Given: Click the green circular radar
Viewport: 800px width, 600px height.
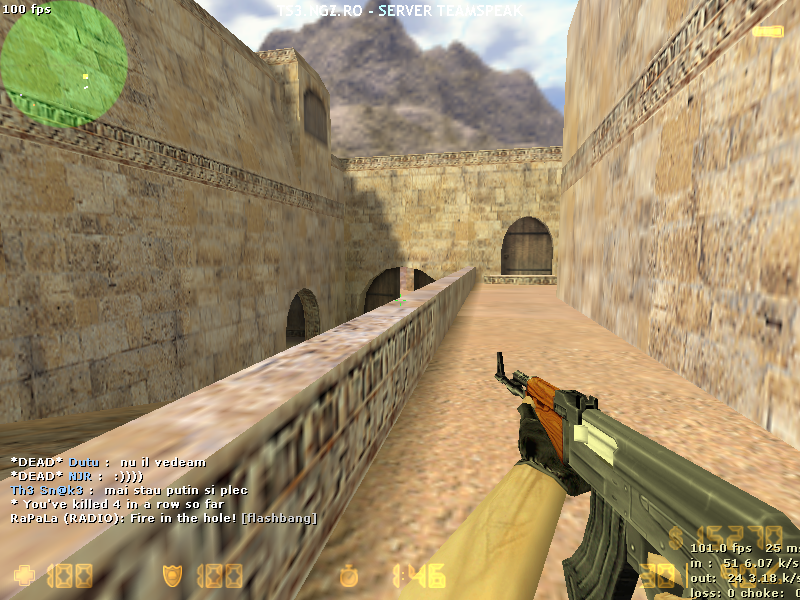Looking at the screenshot, I should tap(64, 64).
